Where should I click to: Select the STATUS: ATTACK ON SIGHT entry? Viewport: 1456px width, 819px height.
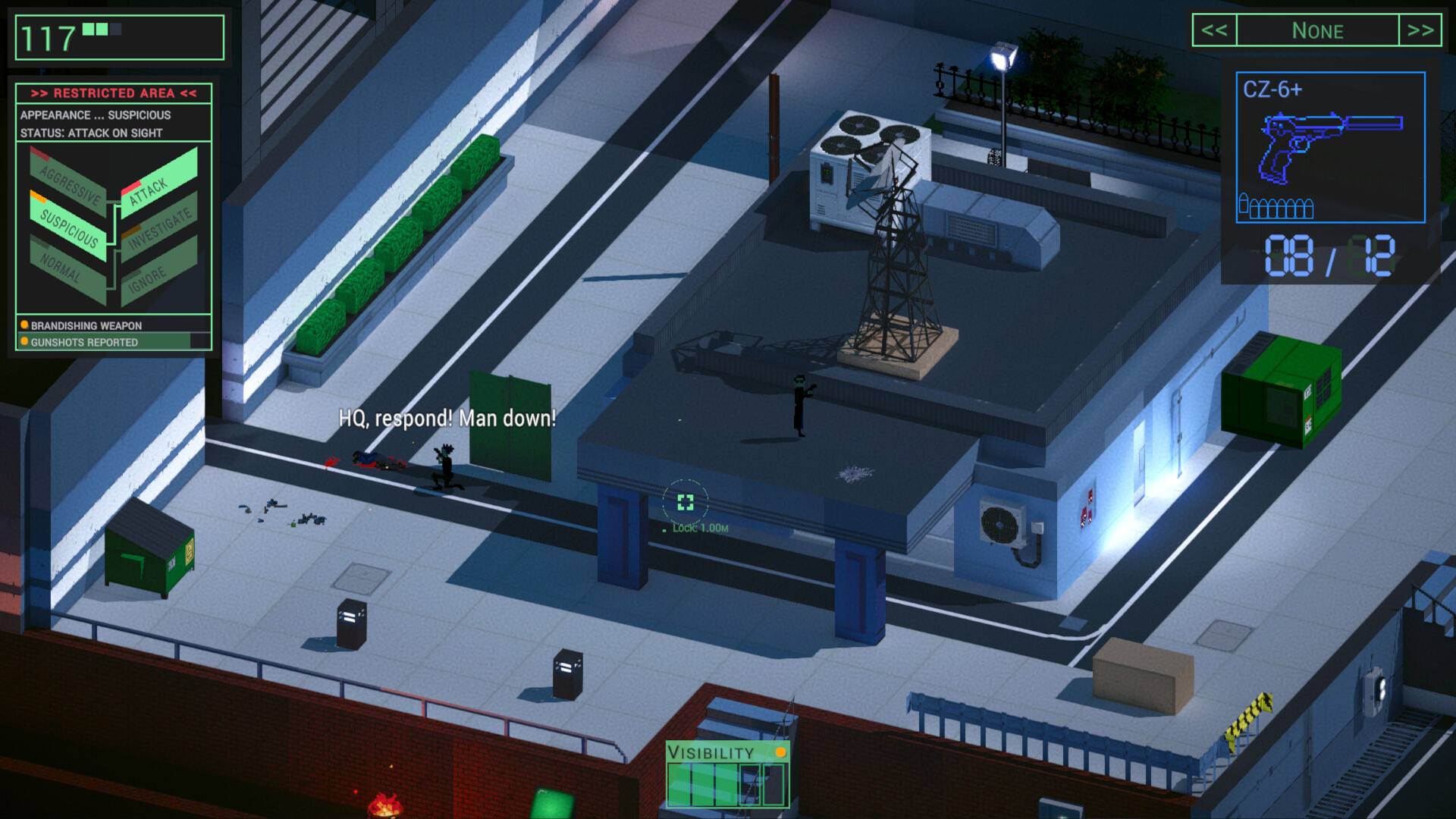coord(89,132)
